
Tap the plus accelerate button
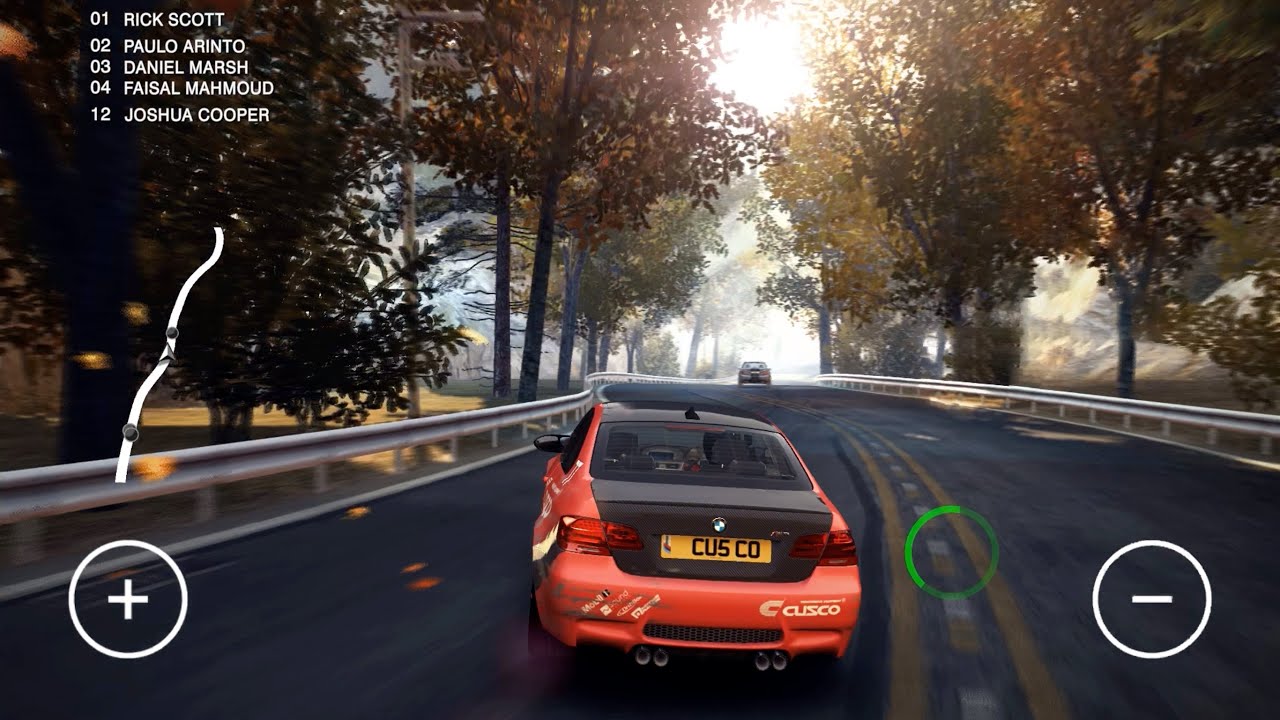click(x=128, y=599)
